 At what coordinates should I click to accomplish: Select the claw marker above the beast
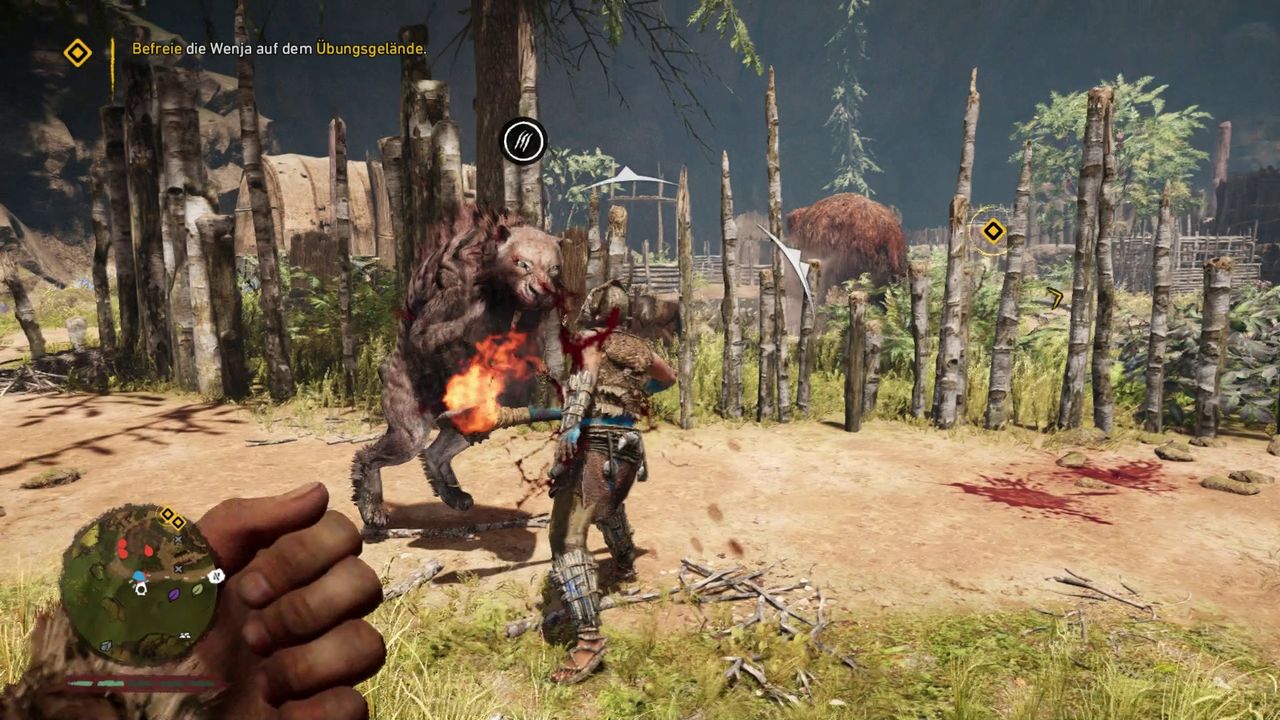tap(523, 141)
